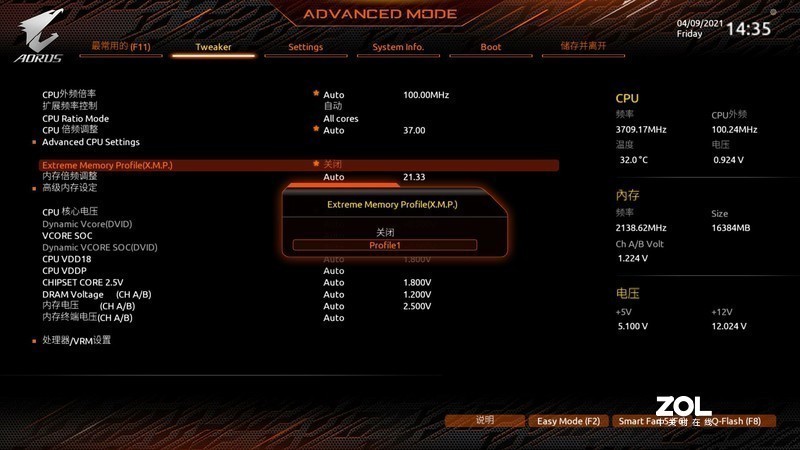The image size is (800, 450).
Task: Select the CPU 倍频调整 setting
Action: [x=70, y=130]
